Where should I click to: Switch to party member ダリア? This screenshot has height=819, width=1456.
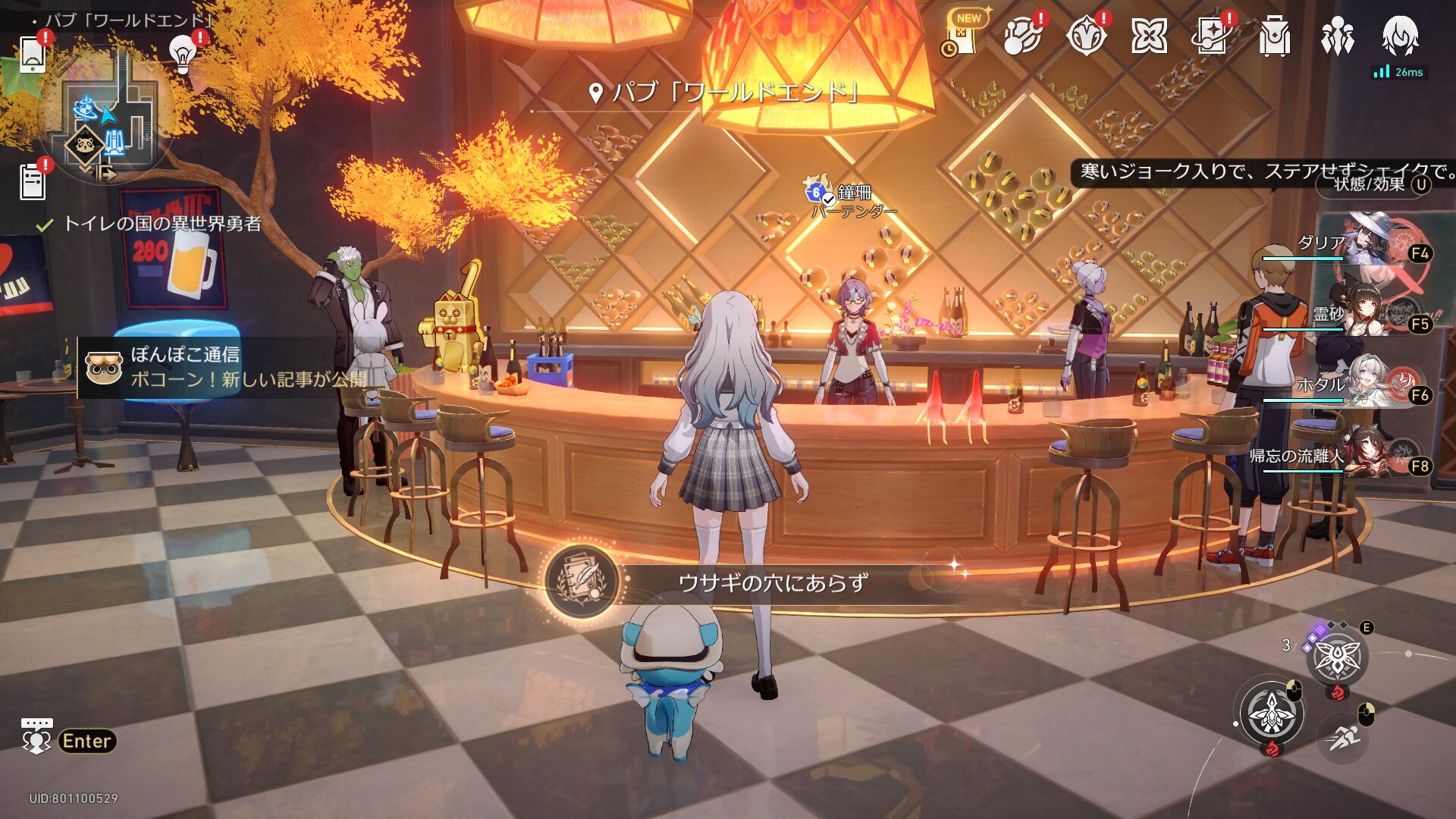click(x=1365, y=243)
